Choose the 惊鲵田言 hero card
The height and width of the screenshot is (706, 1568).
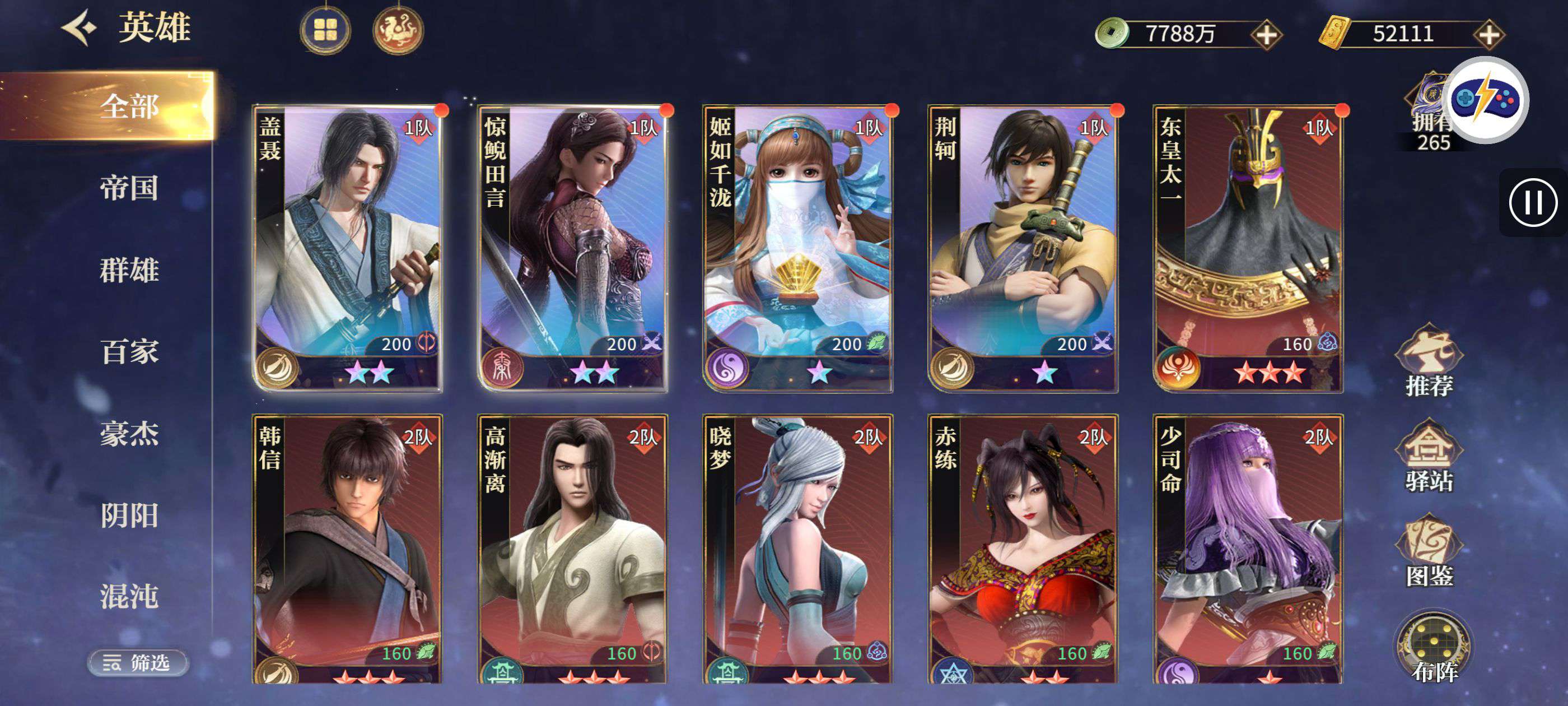pos(573,247)
